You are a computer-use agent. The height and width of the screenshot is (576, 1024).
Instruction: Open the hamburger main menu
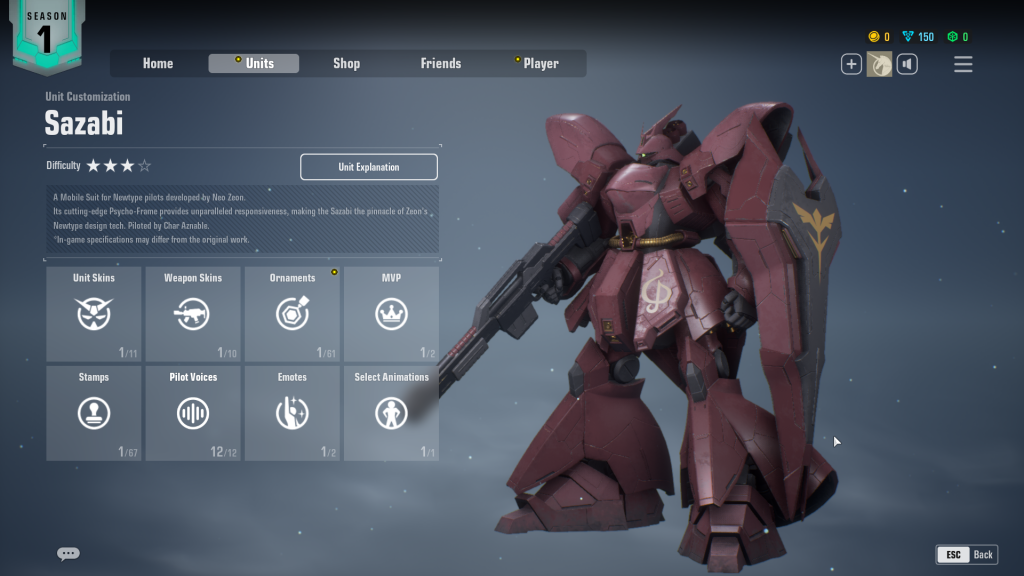click(x=963, y=64)
